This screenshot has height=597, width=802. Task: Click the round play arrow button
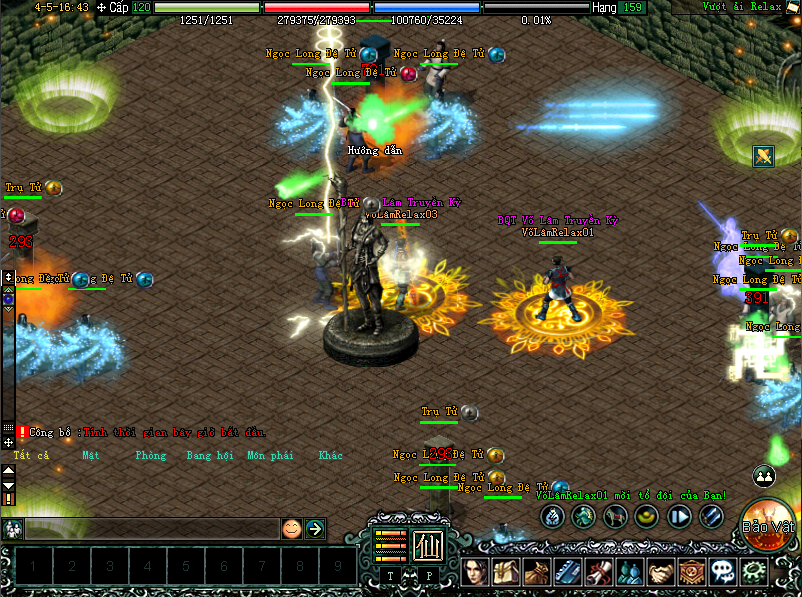pos(679,516)
